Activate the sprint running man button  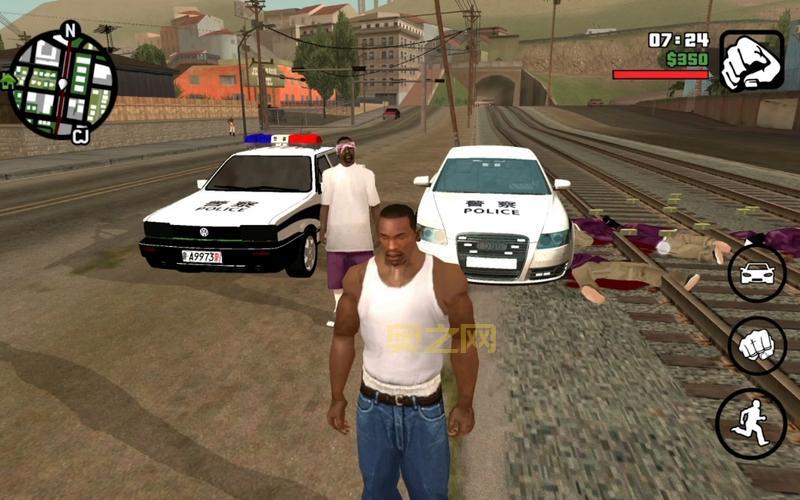[750, 423]
